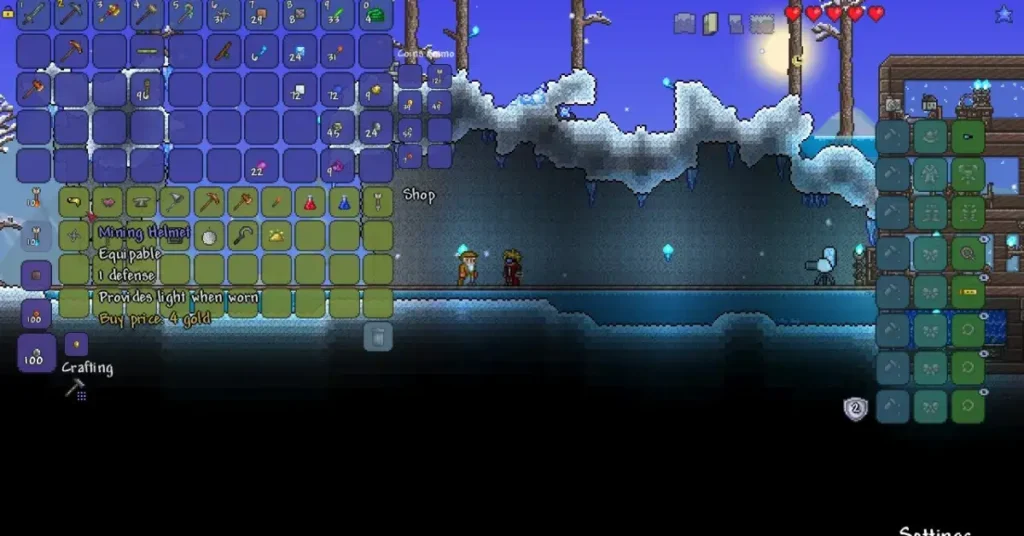Select the stack of 72 white blocks

tap(299, 89)
